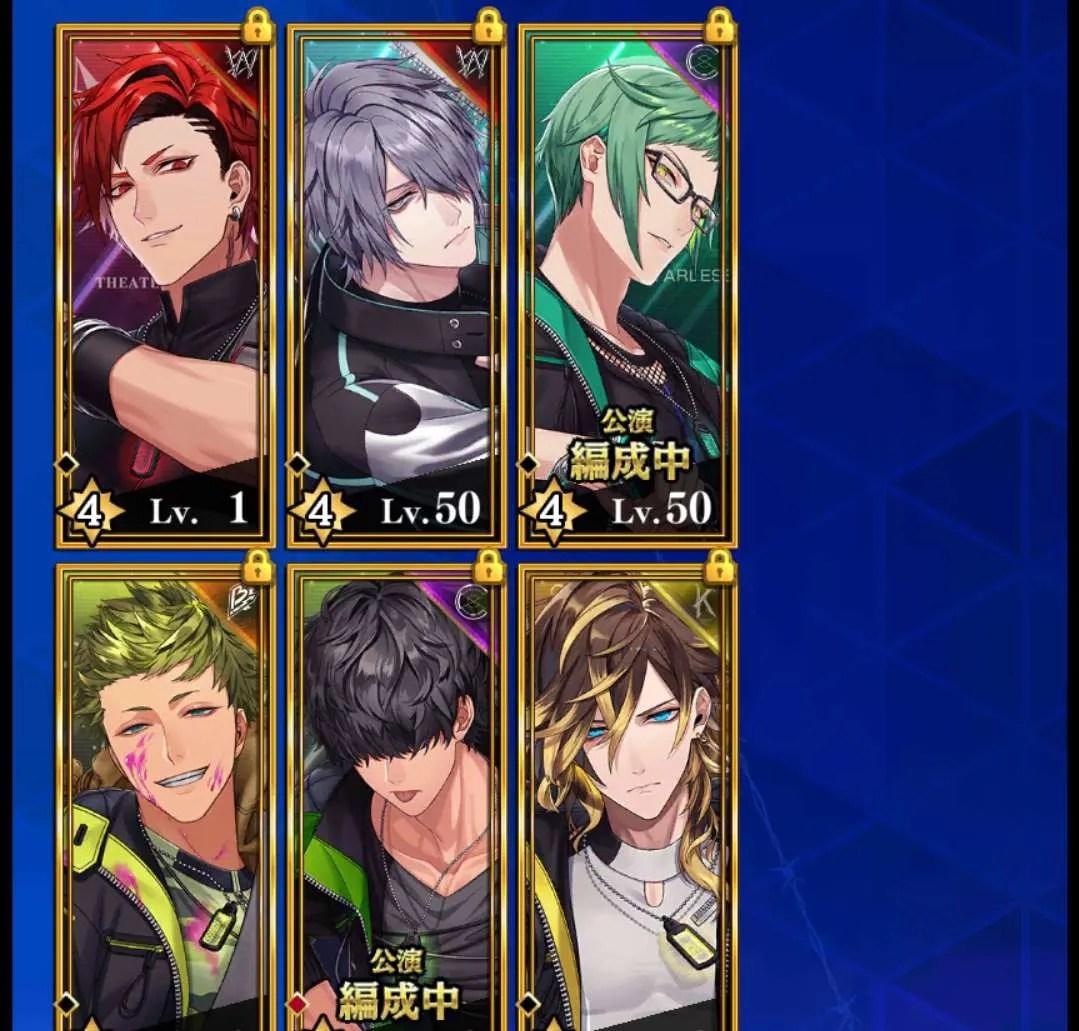Pick the spiky green-haired grinning character card
The width and height of the screenshot is (1079, 1031).
coord(166,800)
